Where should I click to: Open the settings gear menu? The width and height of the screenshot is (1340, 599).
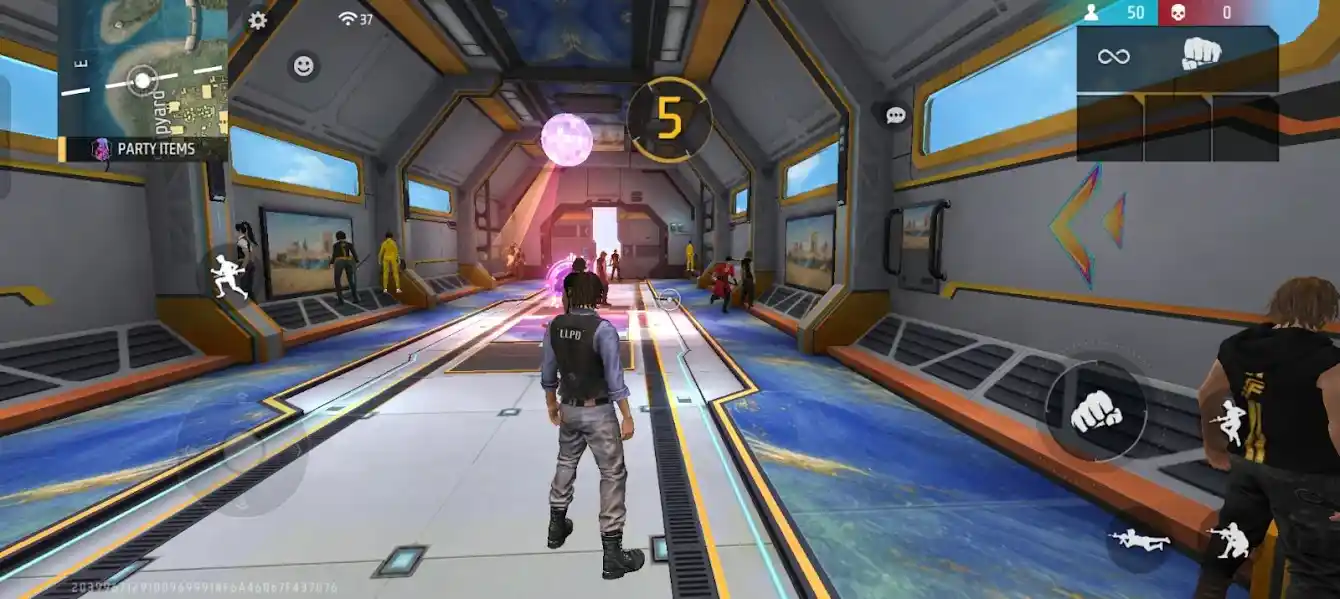point(257,20)
